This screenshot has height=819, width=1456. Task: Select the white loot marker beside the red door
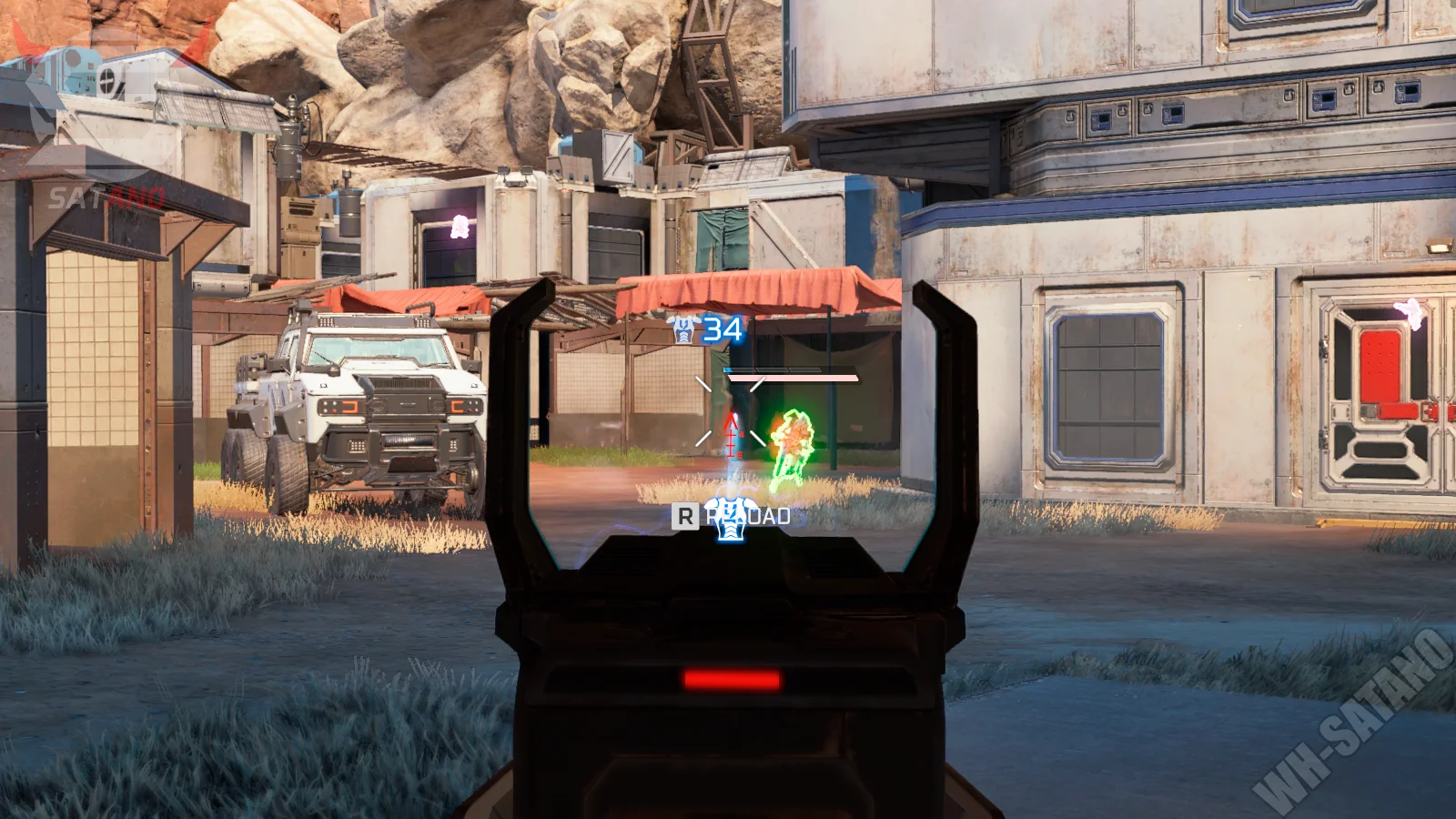click(x=1410, y=311)
